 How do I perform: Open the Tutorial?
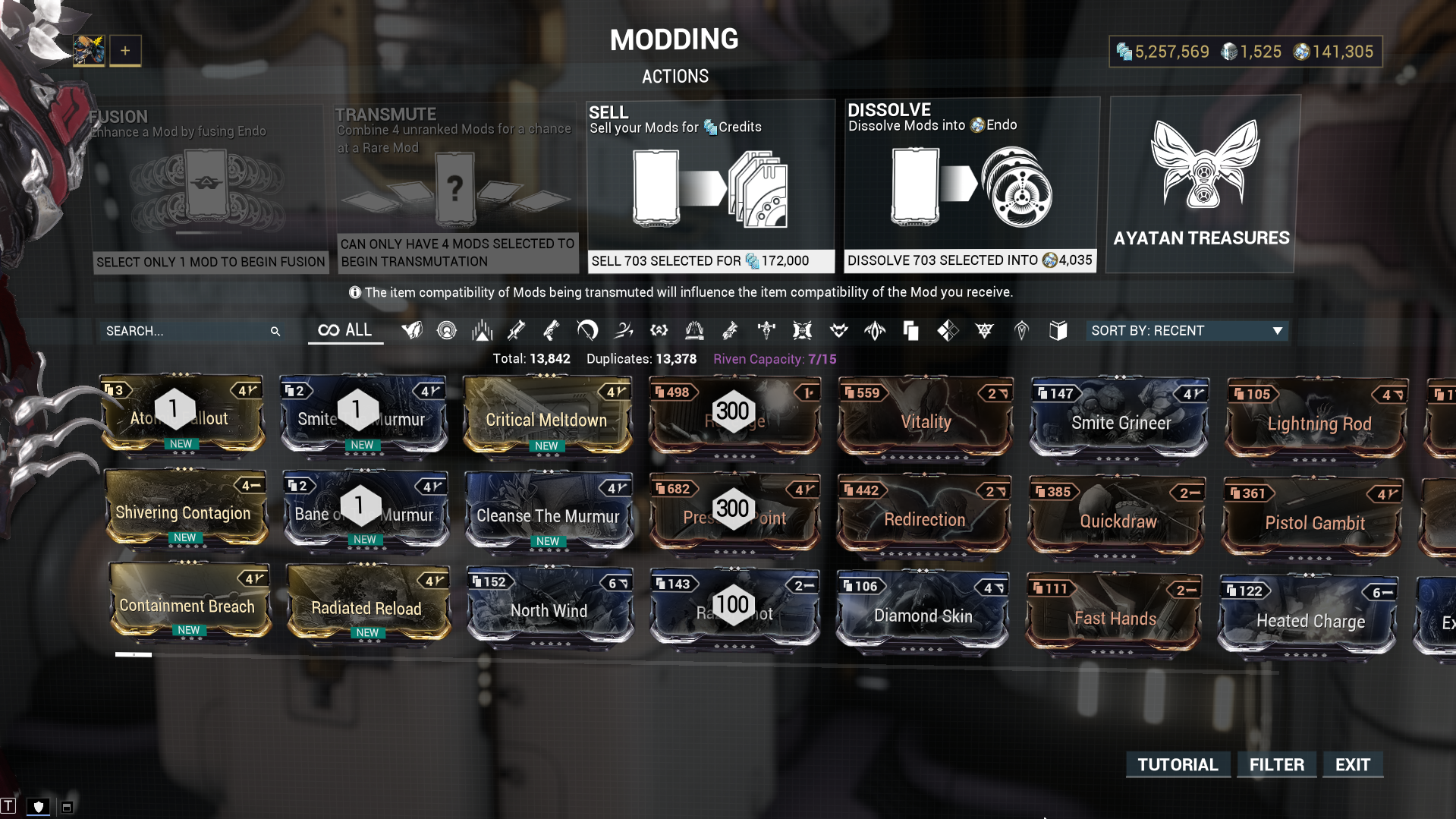pos(1177,764)
